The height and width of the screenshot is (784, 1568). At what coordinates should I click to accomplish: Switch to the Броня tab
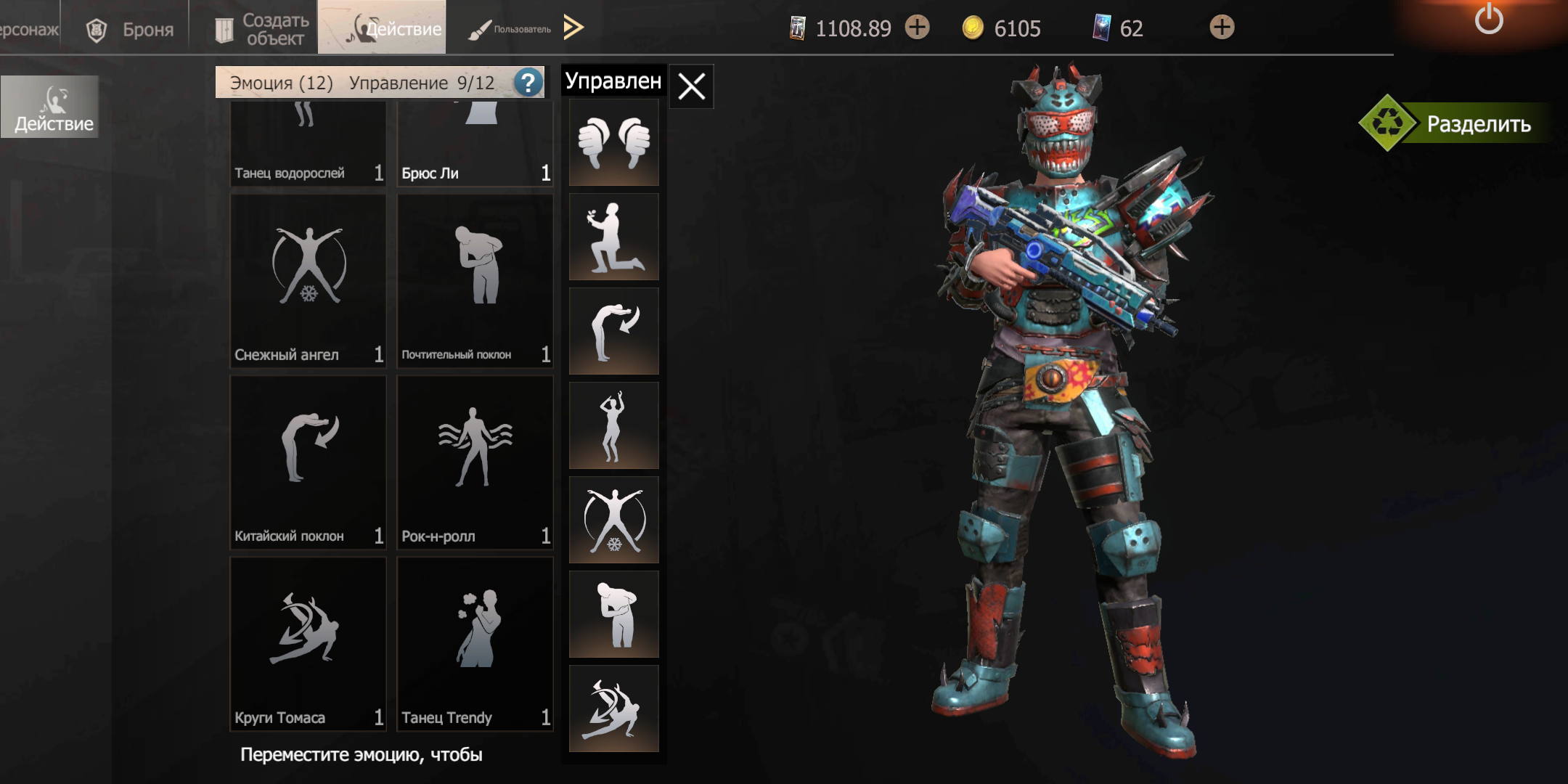point(131,29)
